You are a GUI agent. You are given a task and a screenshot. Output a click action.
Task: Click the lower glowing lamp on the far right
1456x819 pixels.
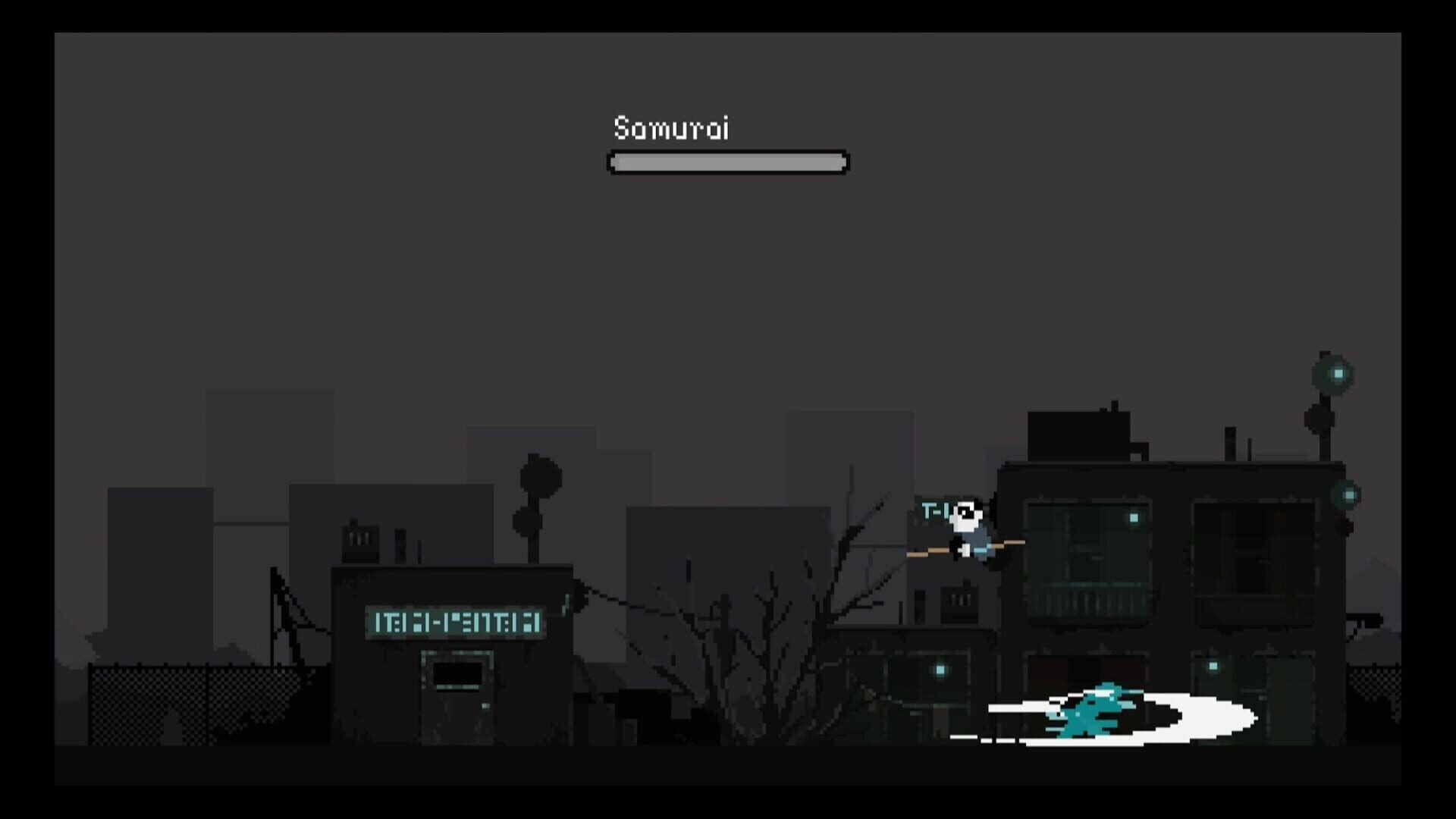point(1349,495)
